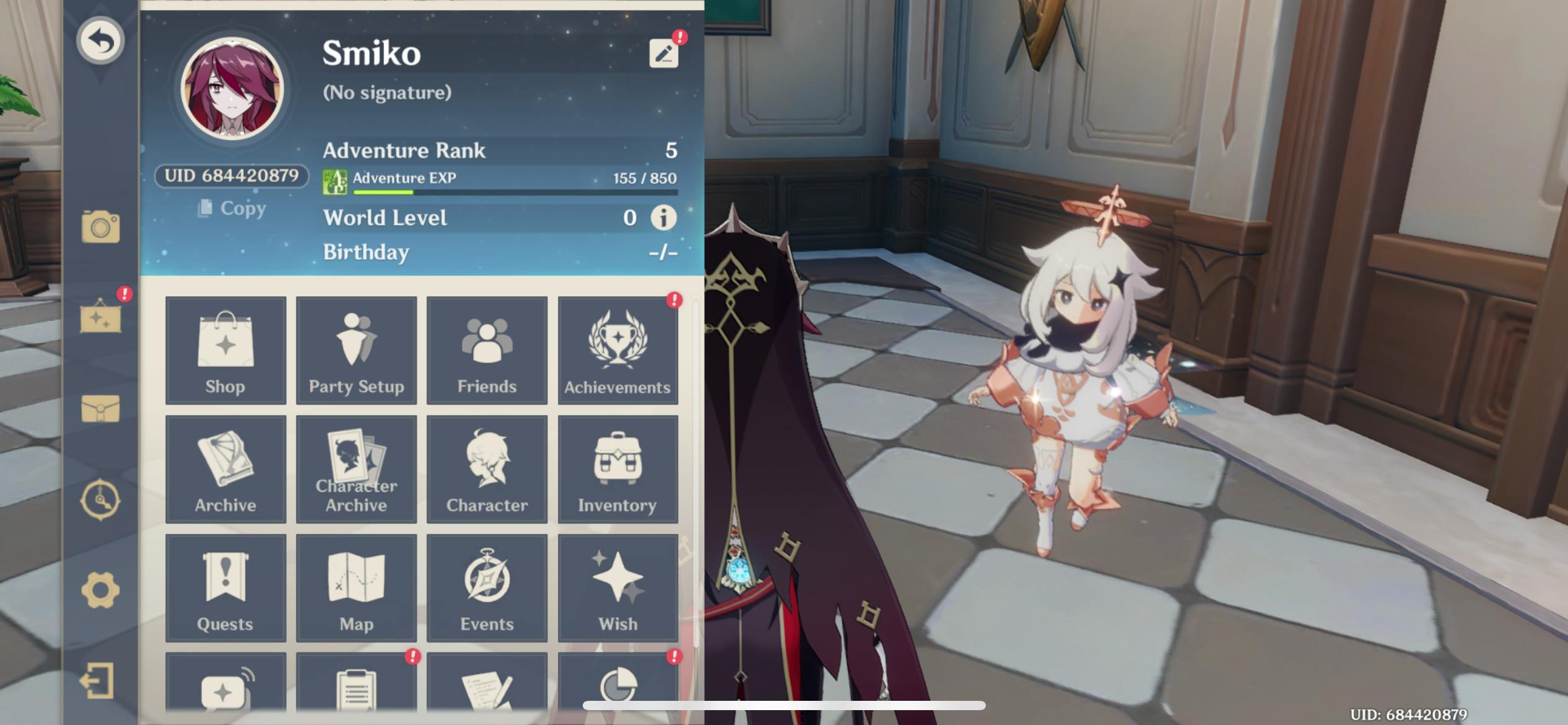The width and height of the screenshot is (1568, 725).
Task: Open the gear settings icon
Action: (x=100, y=590)
